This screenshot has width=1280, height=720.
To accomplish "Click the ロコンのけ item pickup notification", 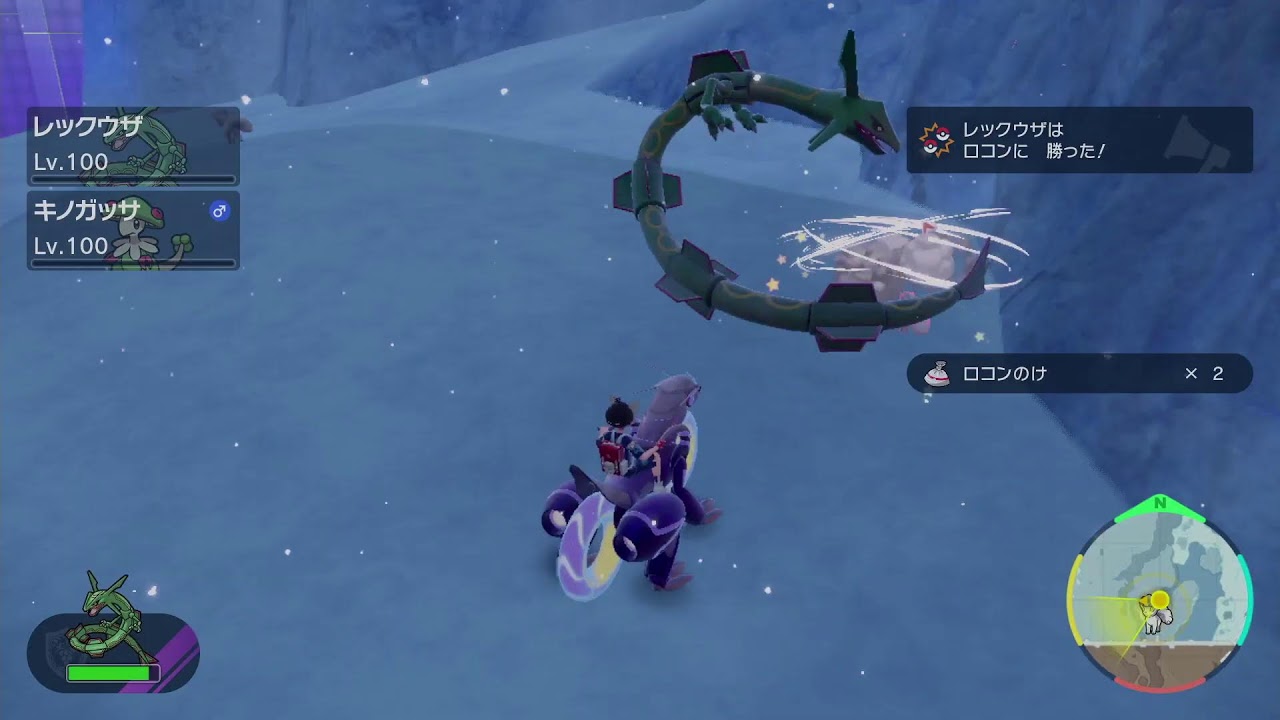I will pyautogui.click(x=1078, y=373).
